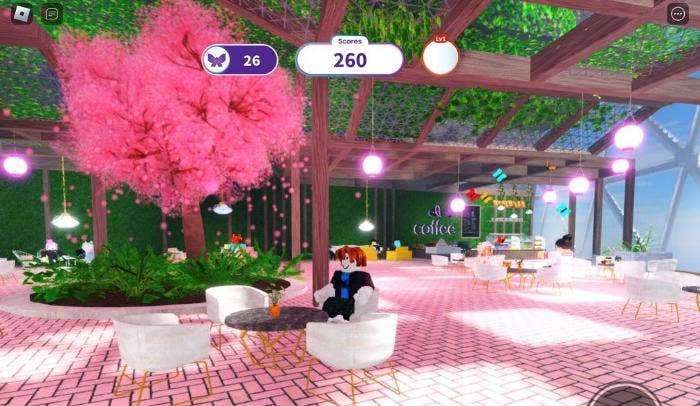Open the three-dots options menu
The image size is (700, 406).
pos(679,14)
